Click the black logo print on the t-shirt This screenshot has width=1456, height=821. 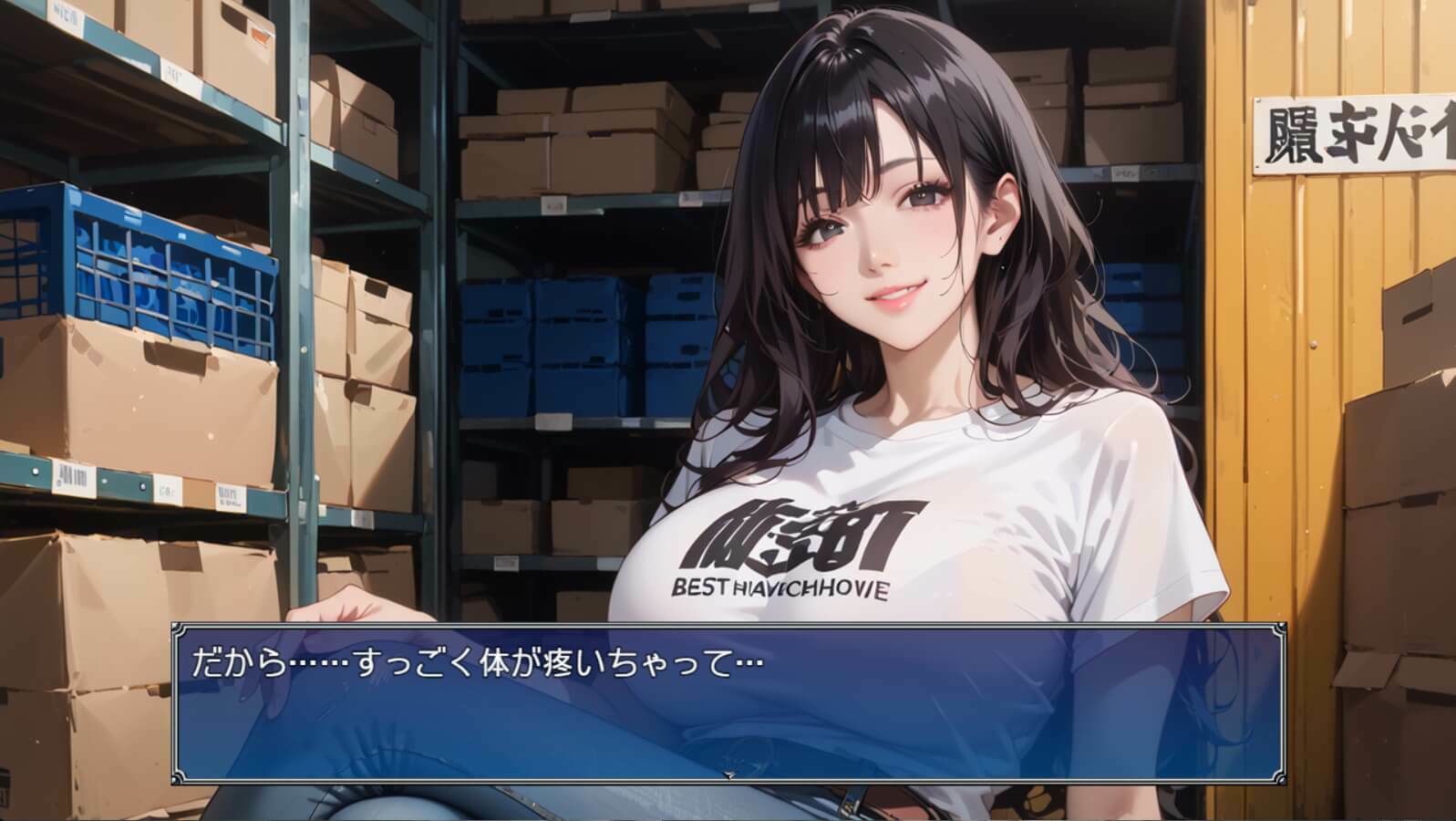coord(793,534)
